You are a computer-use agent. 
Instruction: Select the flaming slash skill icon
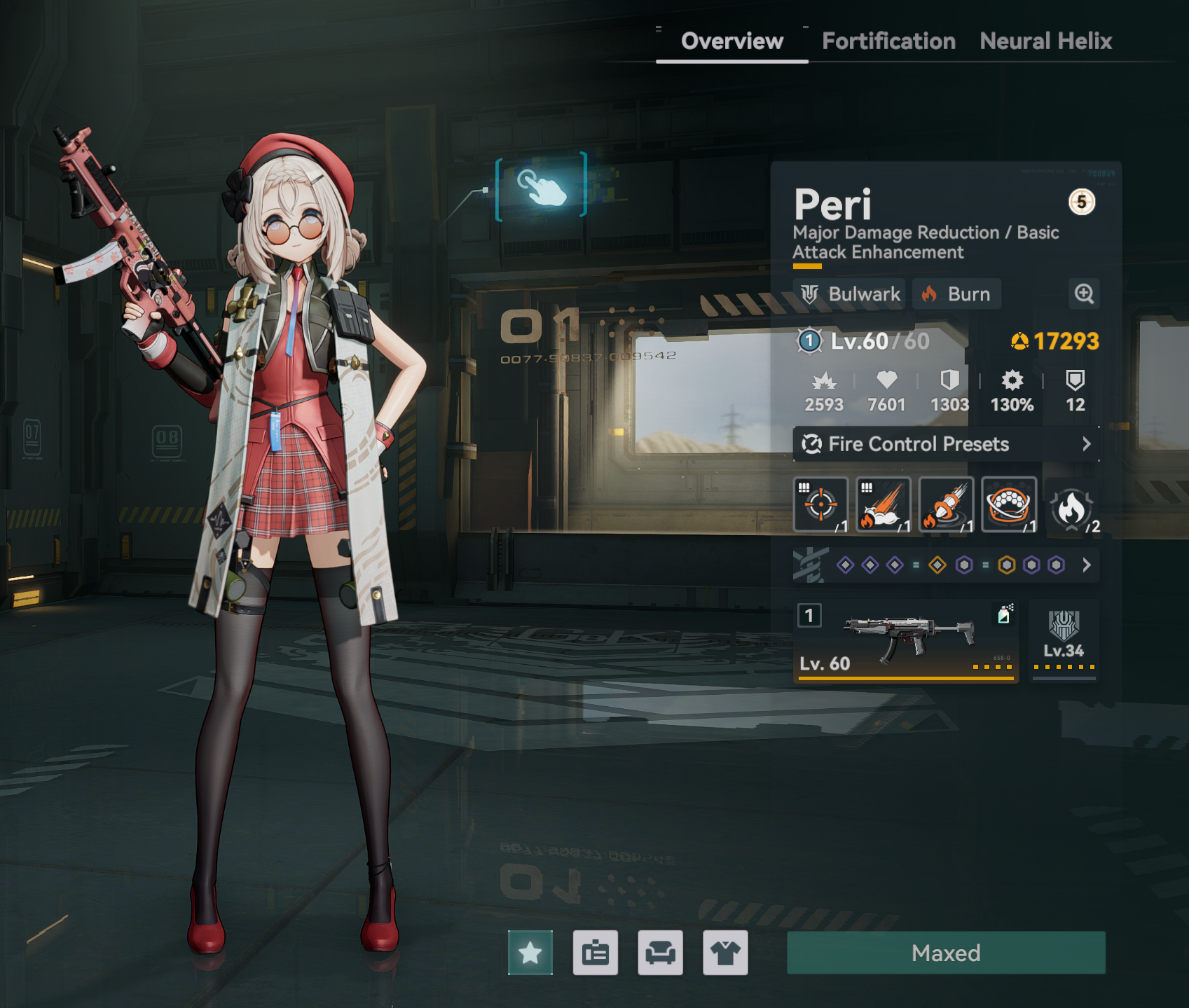[x=884, y=504]
